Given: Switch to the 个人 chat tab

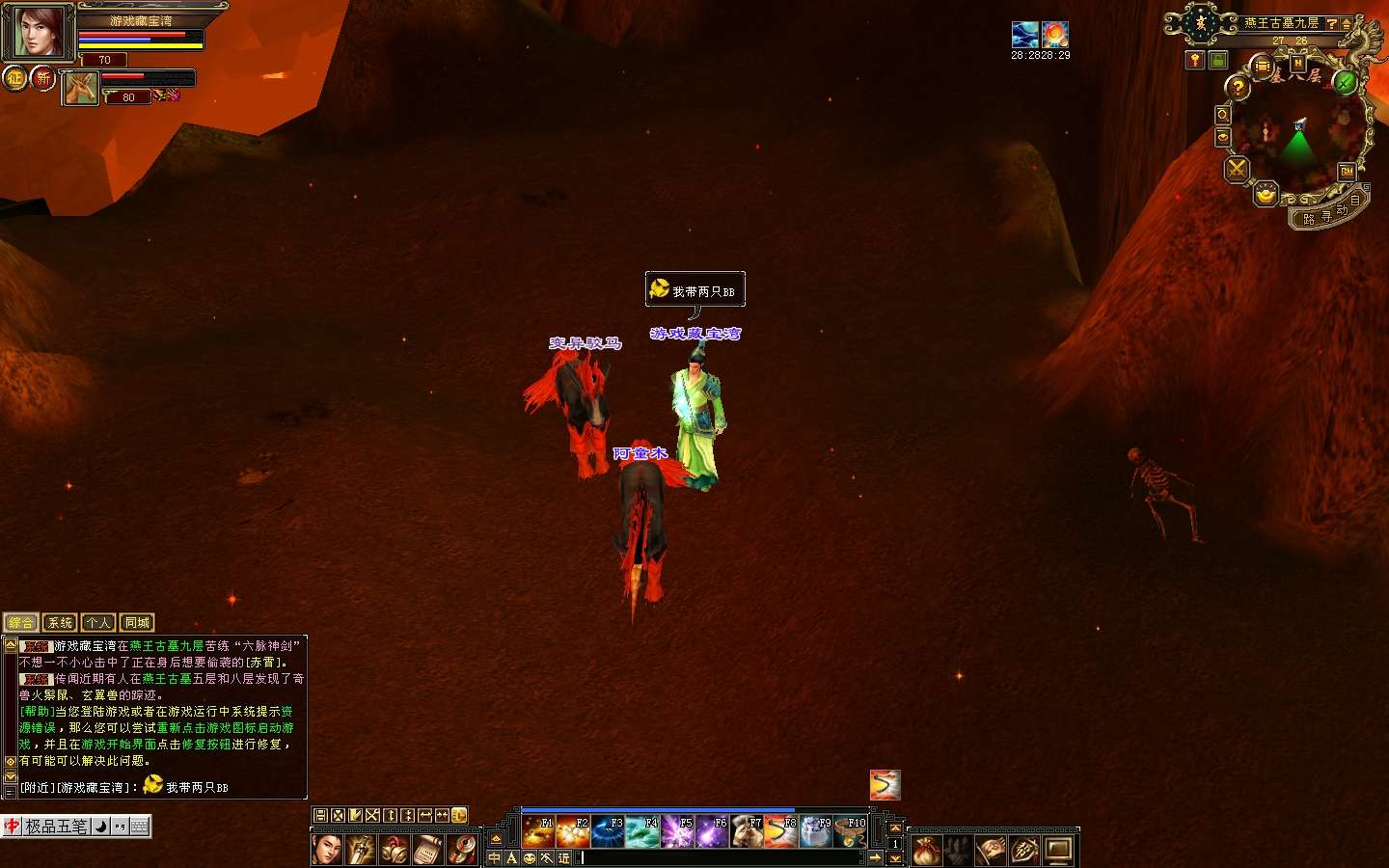Looking at the screenshot, I should pyautogui.click(x=98, y=623).
